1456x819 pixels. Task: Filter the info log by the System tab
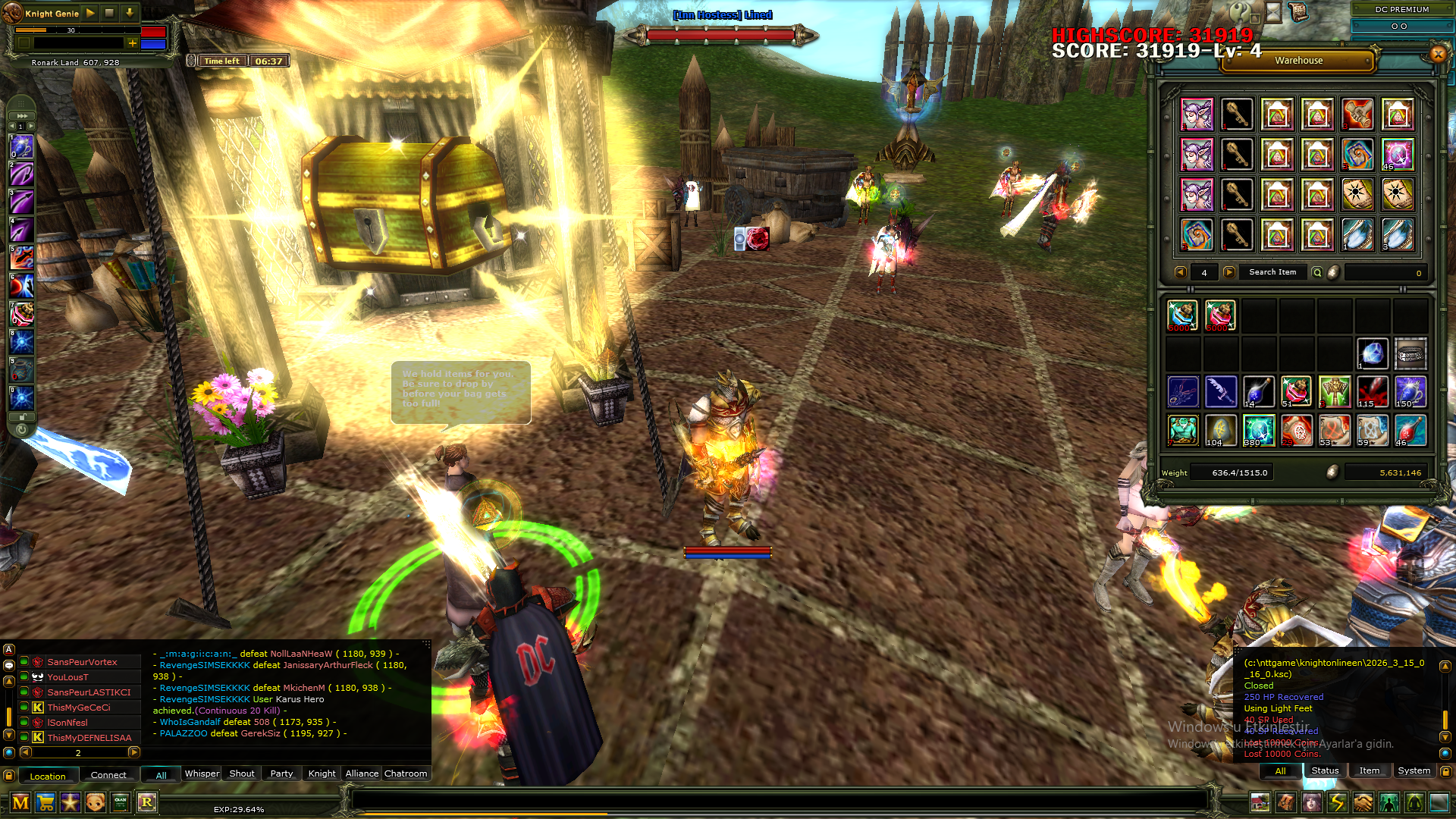pyautogui.click(x=1414, y=770)
